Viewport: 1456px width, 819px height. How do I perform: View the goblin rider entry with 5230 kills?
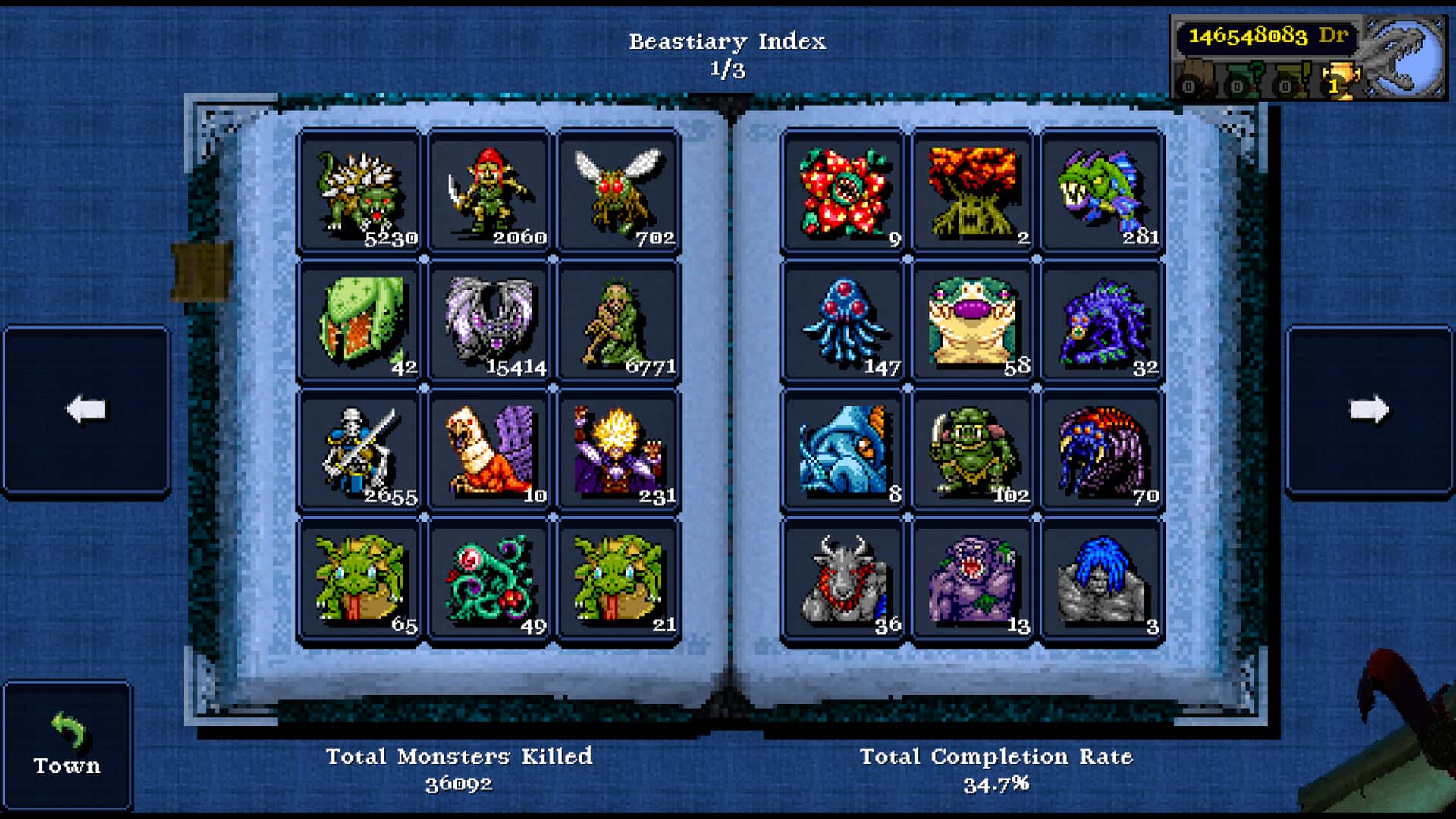tap(360, 191)
